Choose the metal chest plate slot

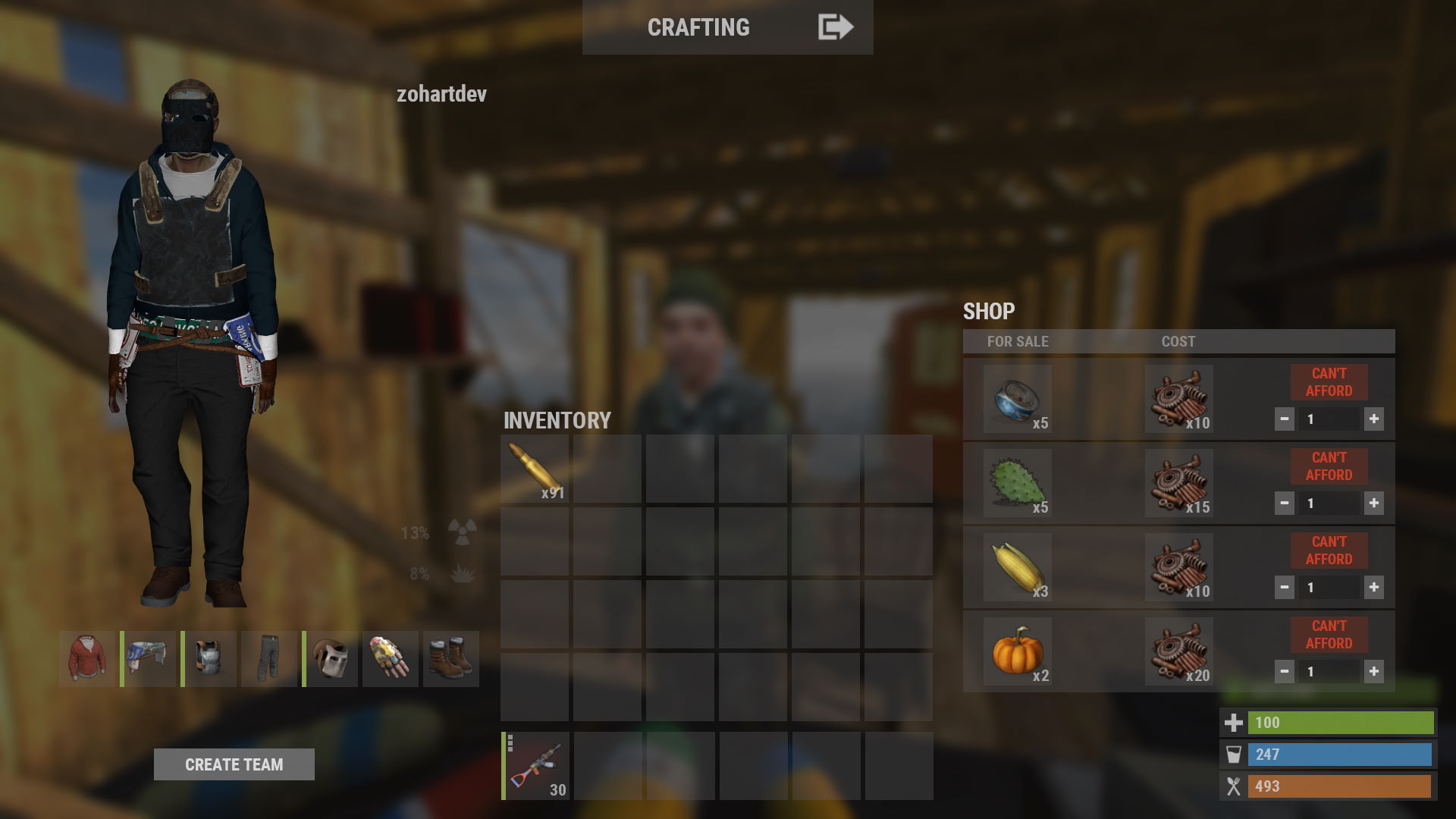point(209,659)
